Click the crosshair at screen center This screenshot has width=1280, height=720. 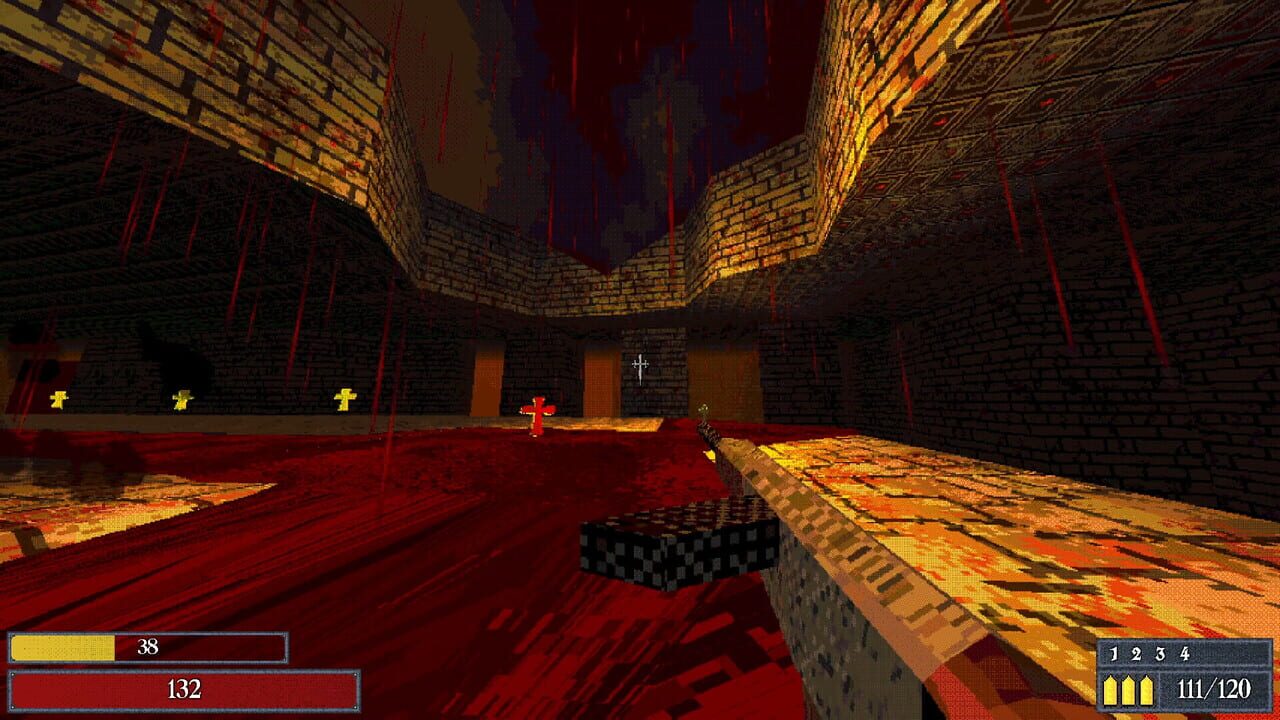[x=638, y=369]
